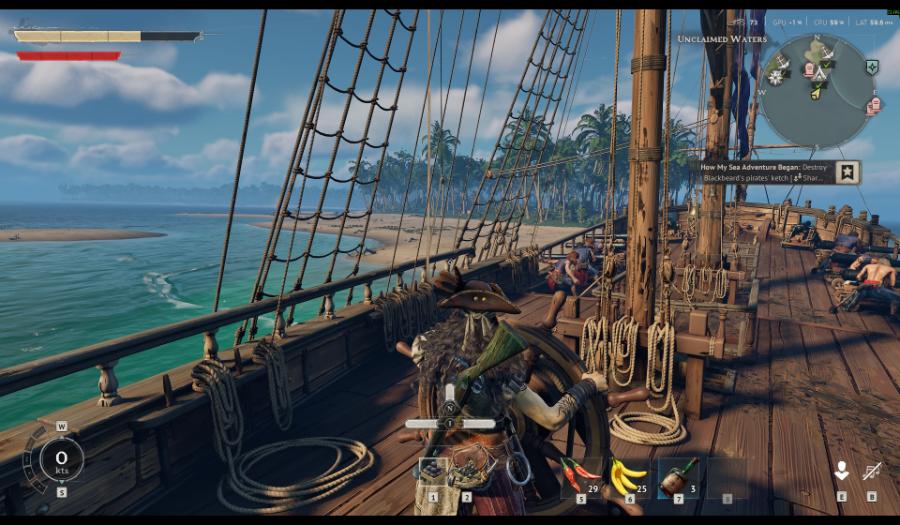Select the chili peppers food slot
Viewport: 900px width, 525px height.
coord(580,474)
